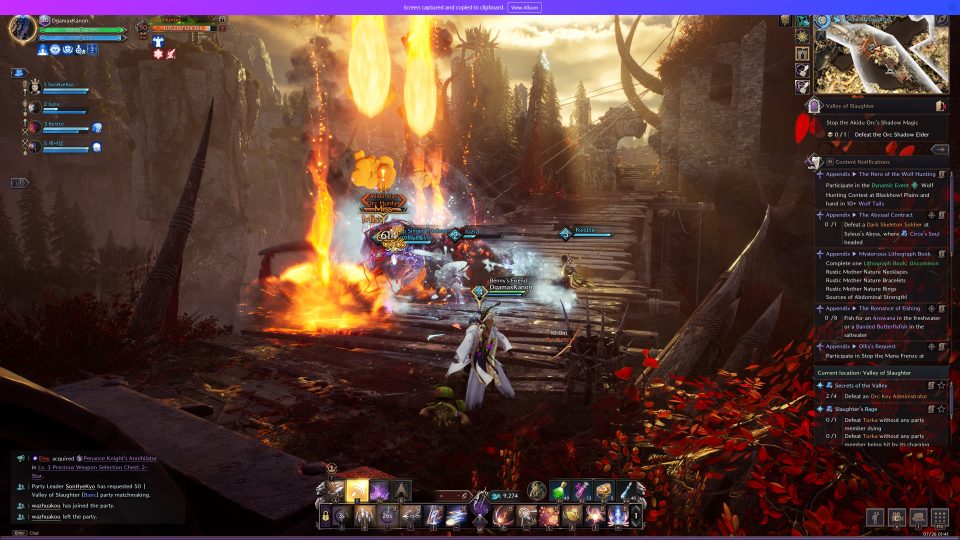Click the arrow button below dungeon objective
Screen dimensions: 960x540
click(939, 149)
